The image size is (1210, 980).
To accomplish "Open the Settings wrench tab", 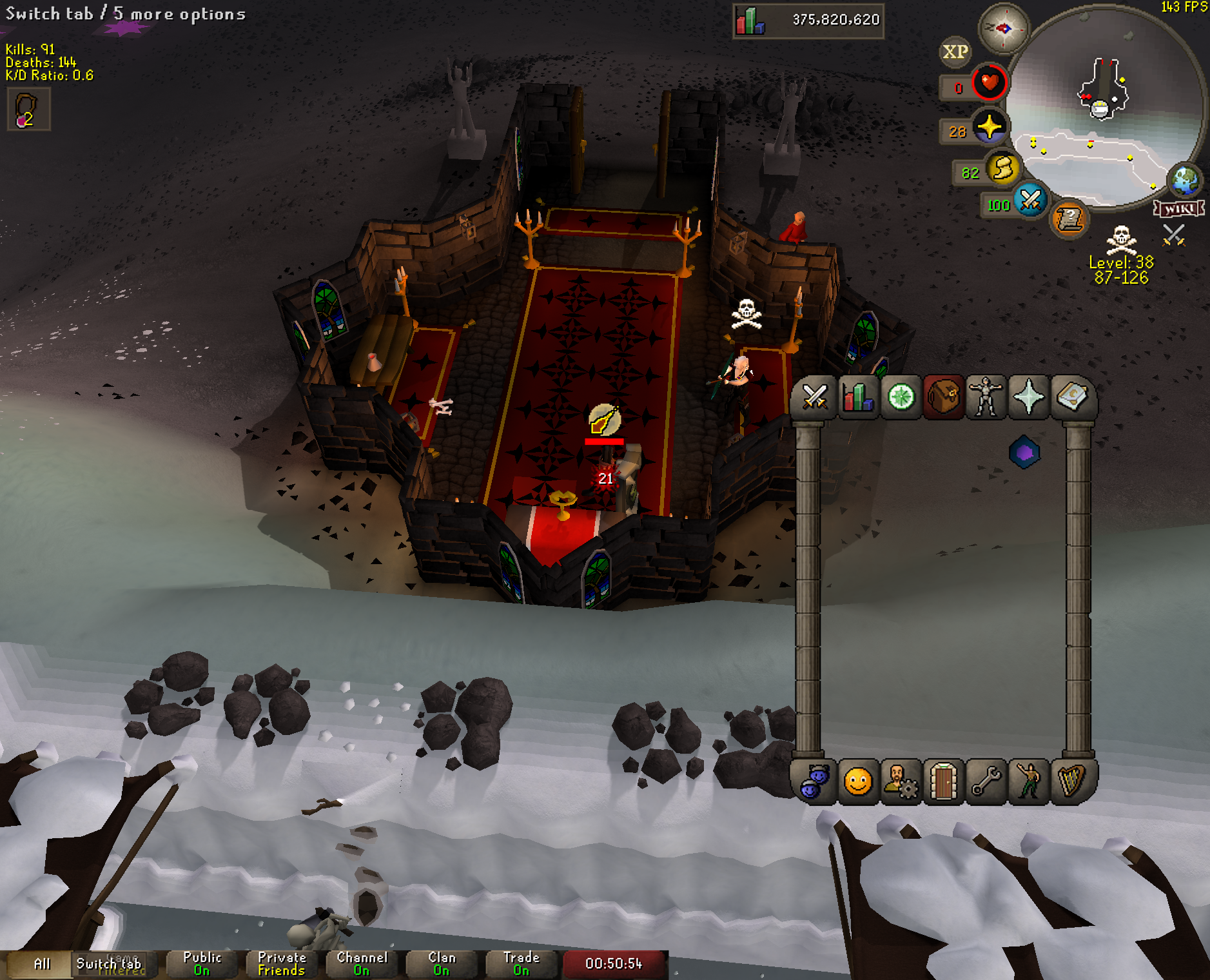I will tap(986, 782).
